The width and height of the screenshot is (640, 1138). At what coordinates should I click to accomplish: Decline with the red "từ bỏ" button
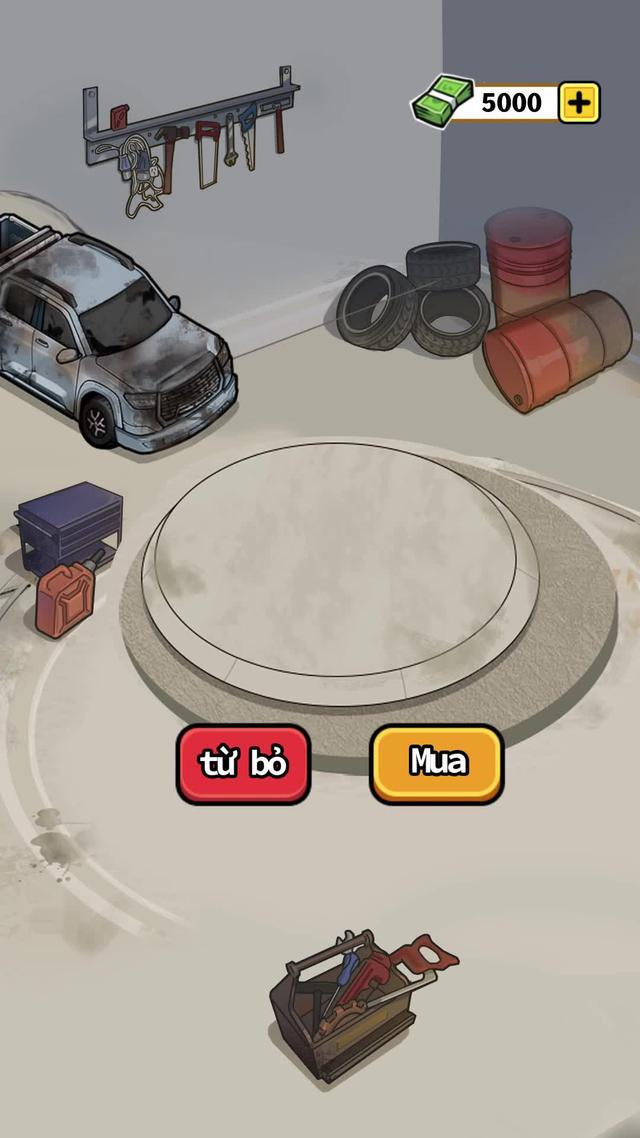[243, 764]
